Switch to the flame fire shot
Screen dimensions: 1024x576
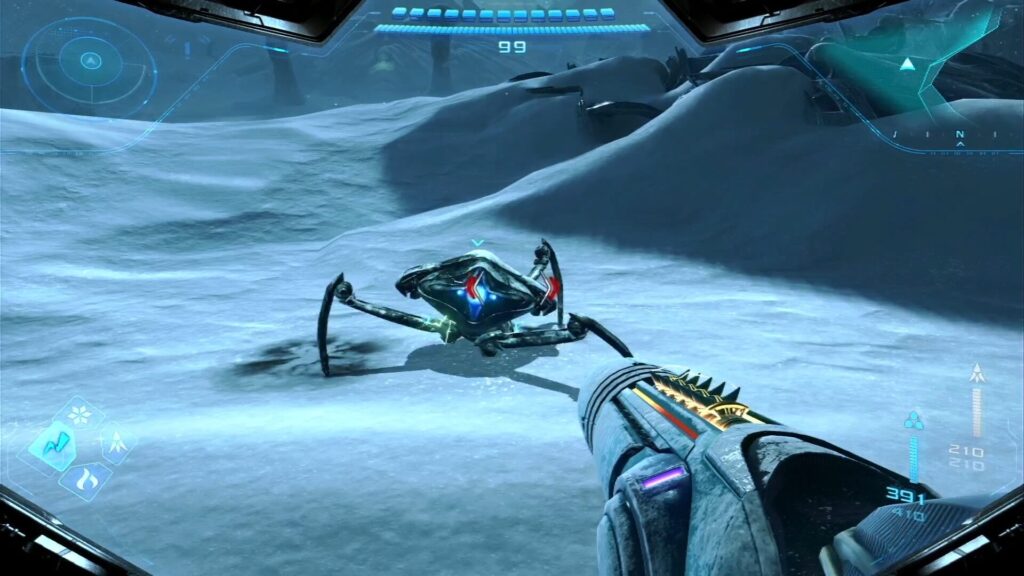click(85, 478)
